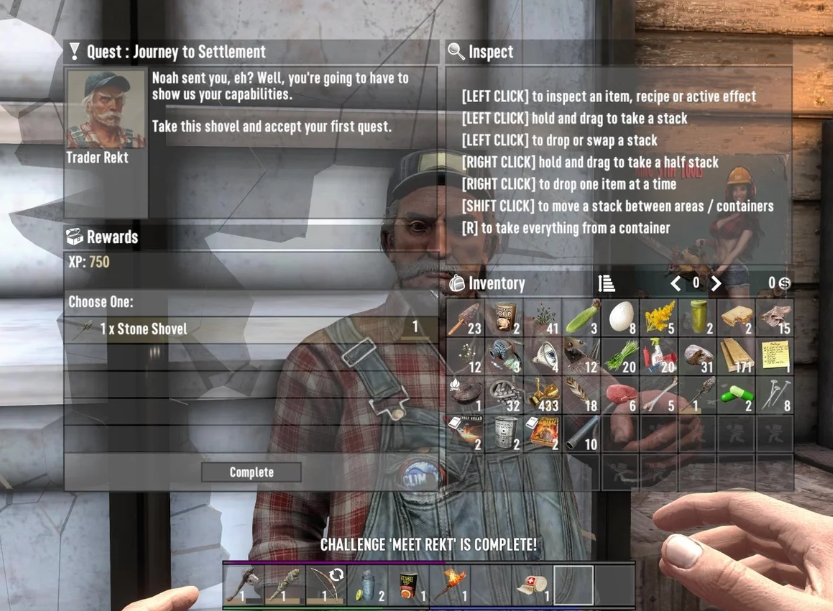Select the sandwich item slot
This screenshot has height=611, width=833.
737,318
